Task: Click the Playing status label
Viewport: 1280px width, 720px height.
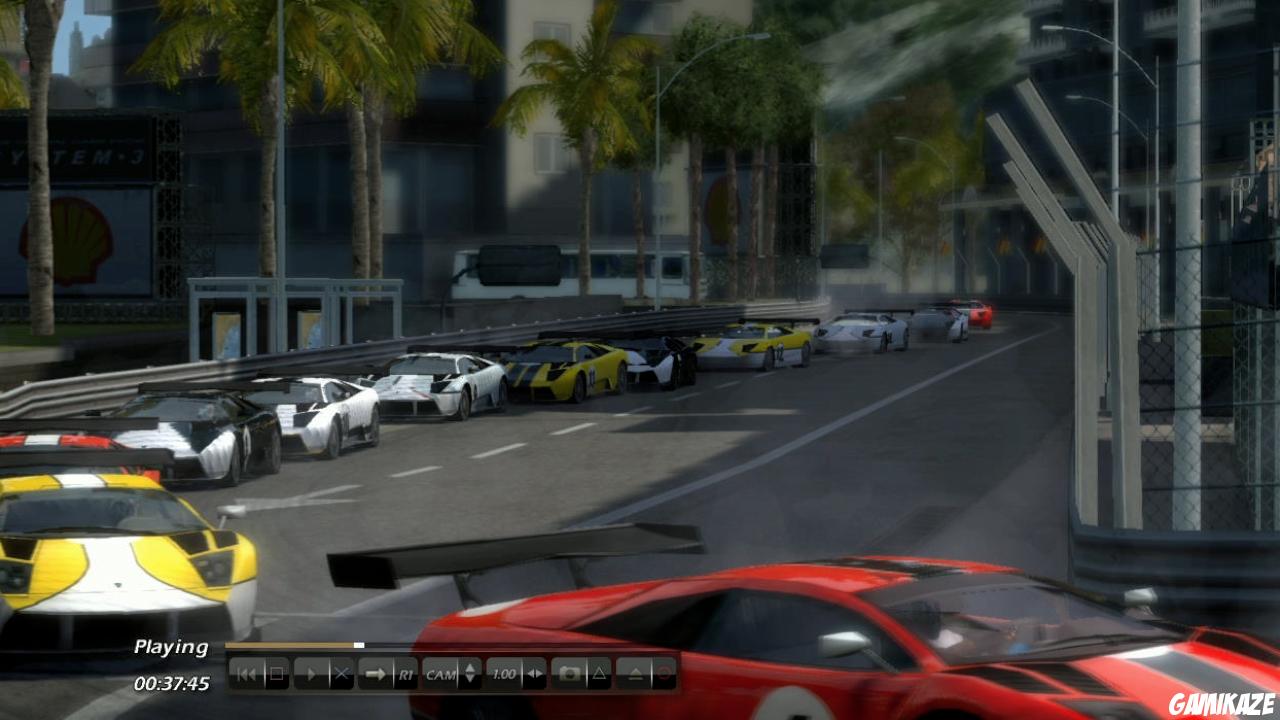Action: tap(172, 649)
